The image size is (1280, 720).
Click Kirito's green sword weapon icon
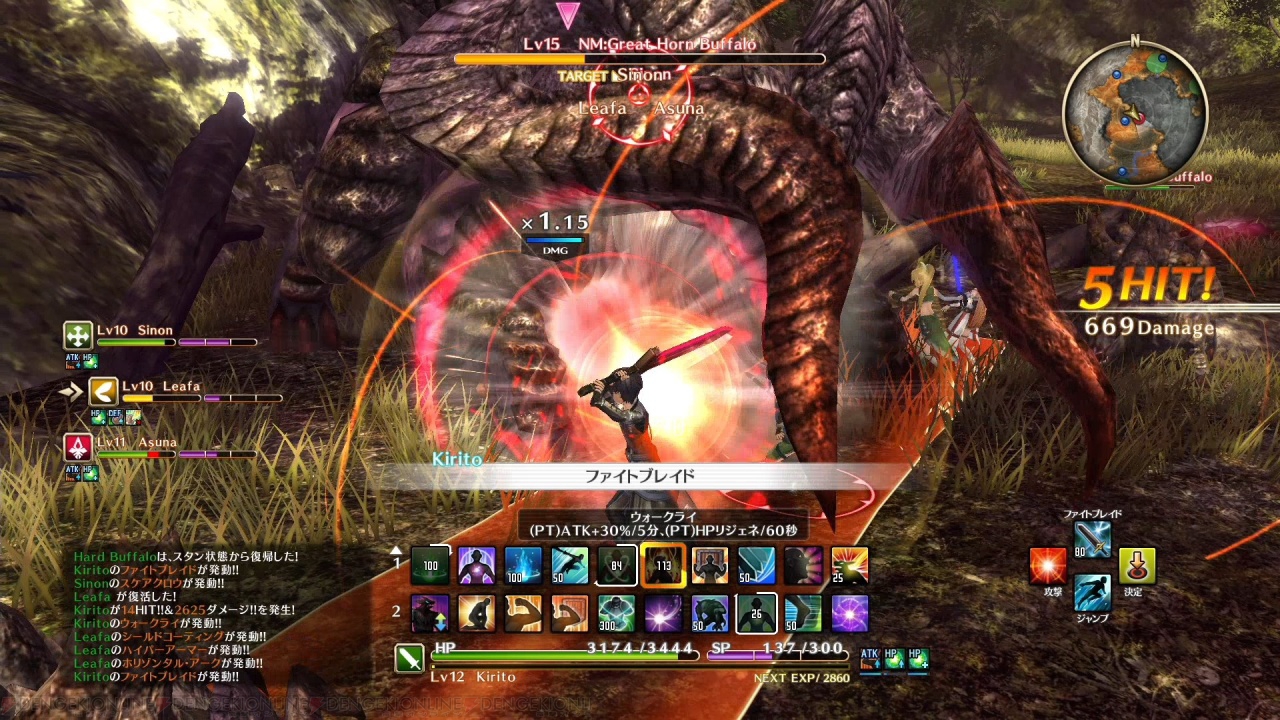pyautogui.click(x=409, y=658)
